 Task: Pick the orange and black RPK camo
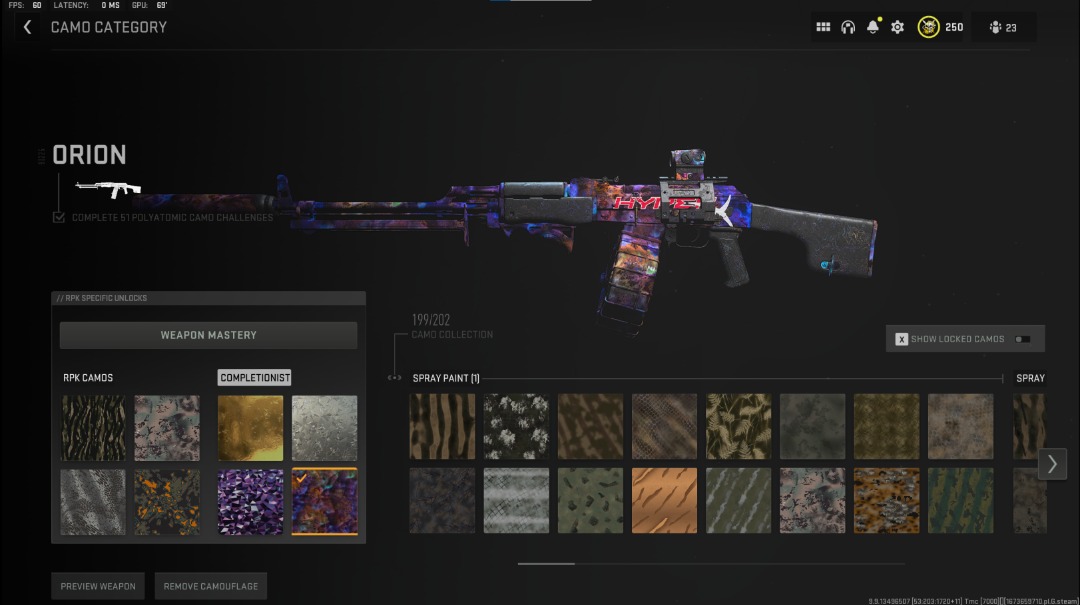[x=167, y=501]
